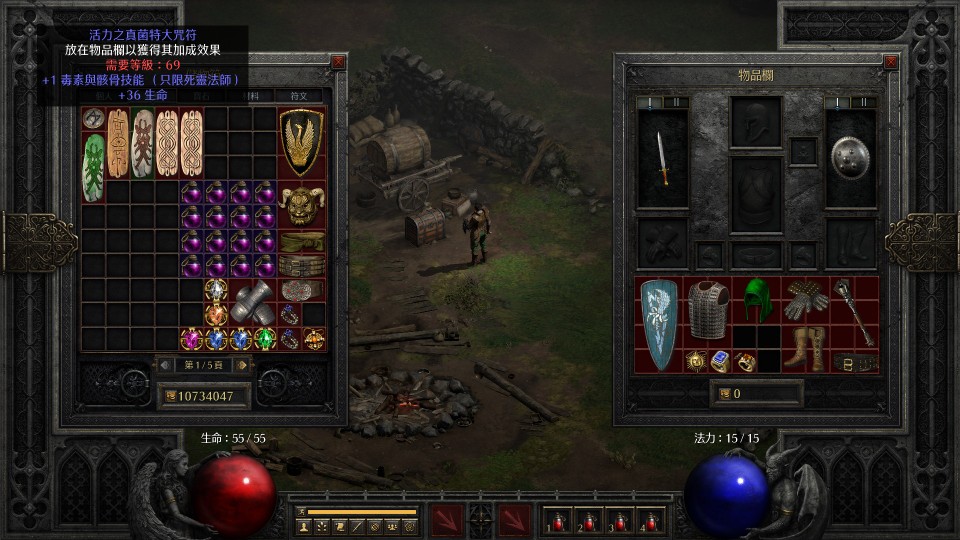Pick up the steel gauntlets in stash

point(252,301)
